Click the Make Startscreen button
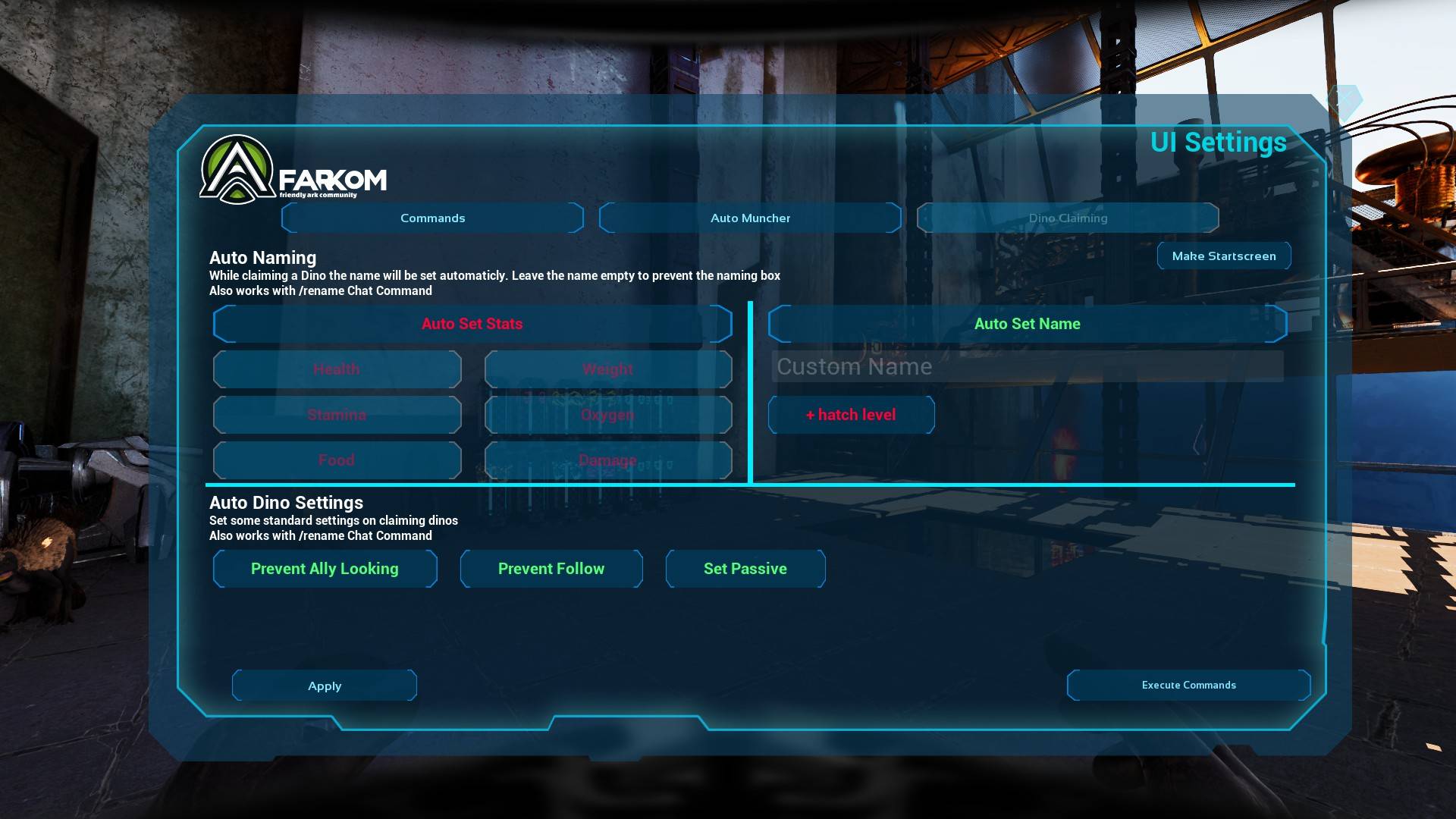Image resolution: width=1456 pixels, height=819 pixels. [1224, 256]
